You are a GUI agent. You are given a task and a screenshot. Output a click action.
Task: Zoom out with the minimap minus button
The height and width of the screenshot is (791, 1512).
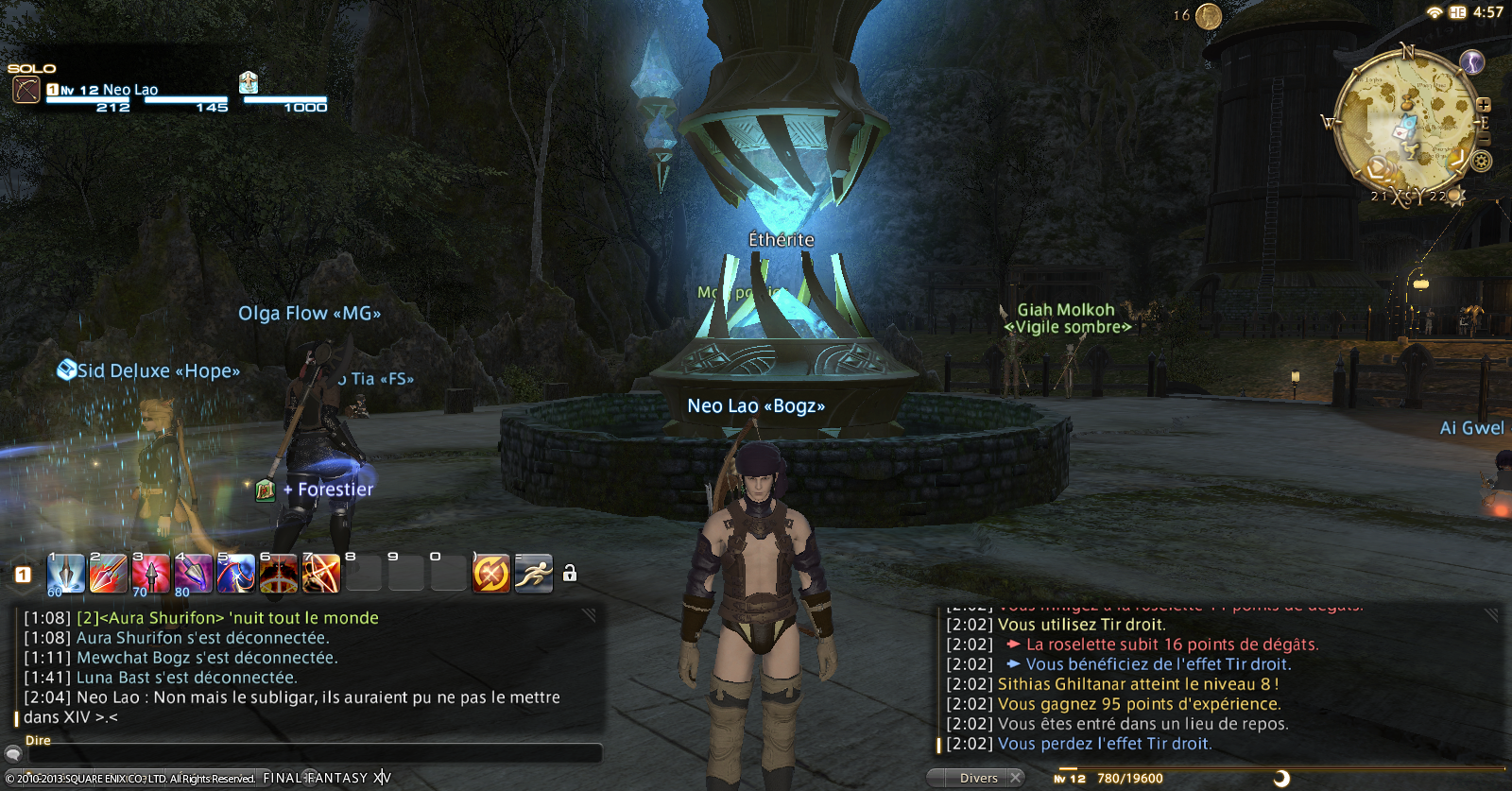pyautogui.click(x=1483, y=140)
